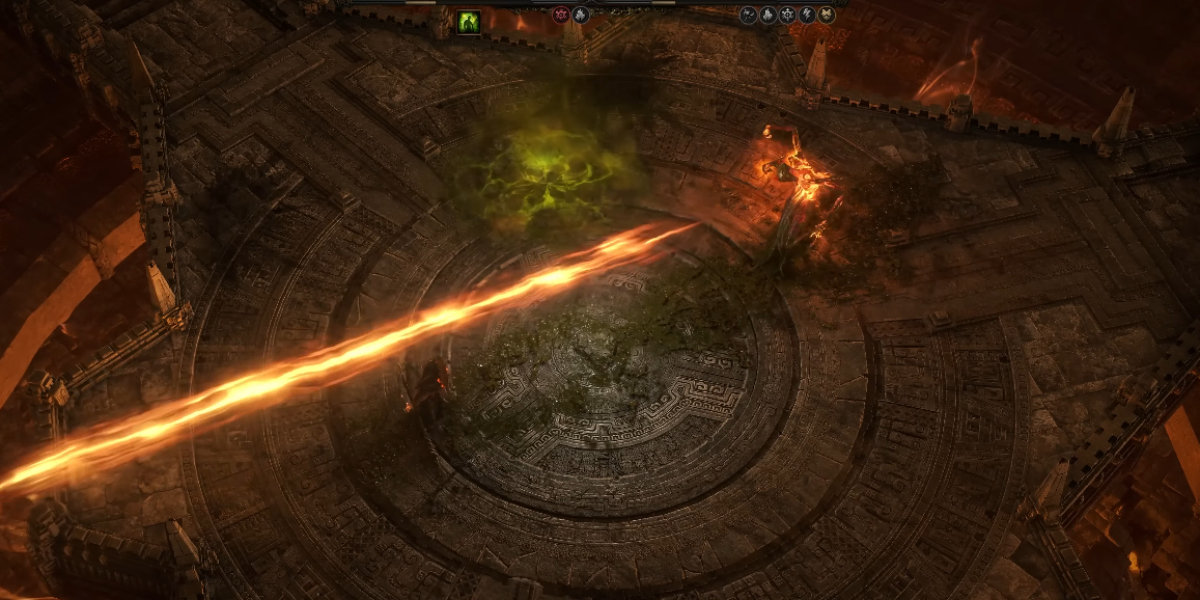Click the golden beast head icon
Image resolution: width=1200 pixels, height=600 pixels.
[827, 15]
